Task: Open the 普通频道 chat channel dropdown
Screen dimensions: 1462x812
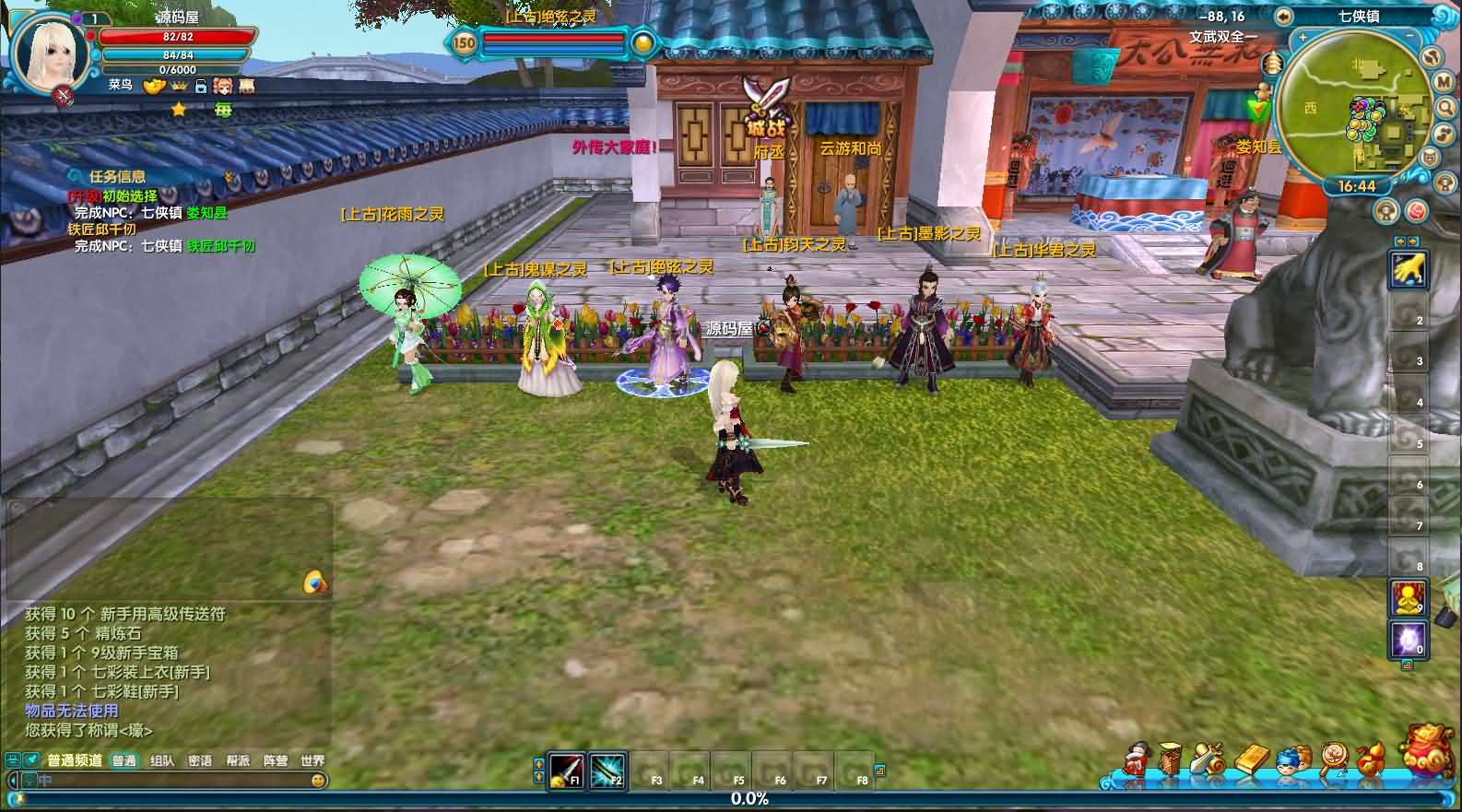Action: tap(76, 762)
